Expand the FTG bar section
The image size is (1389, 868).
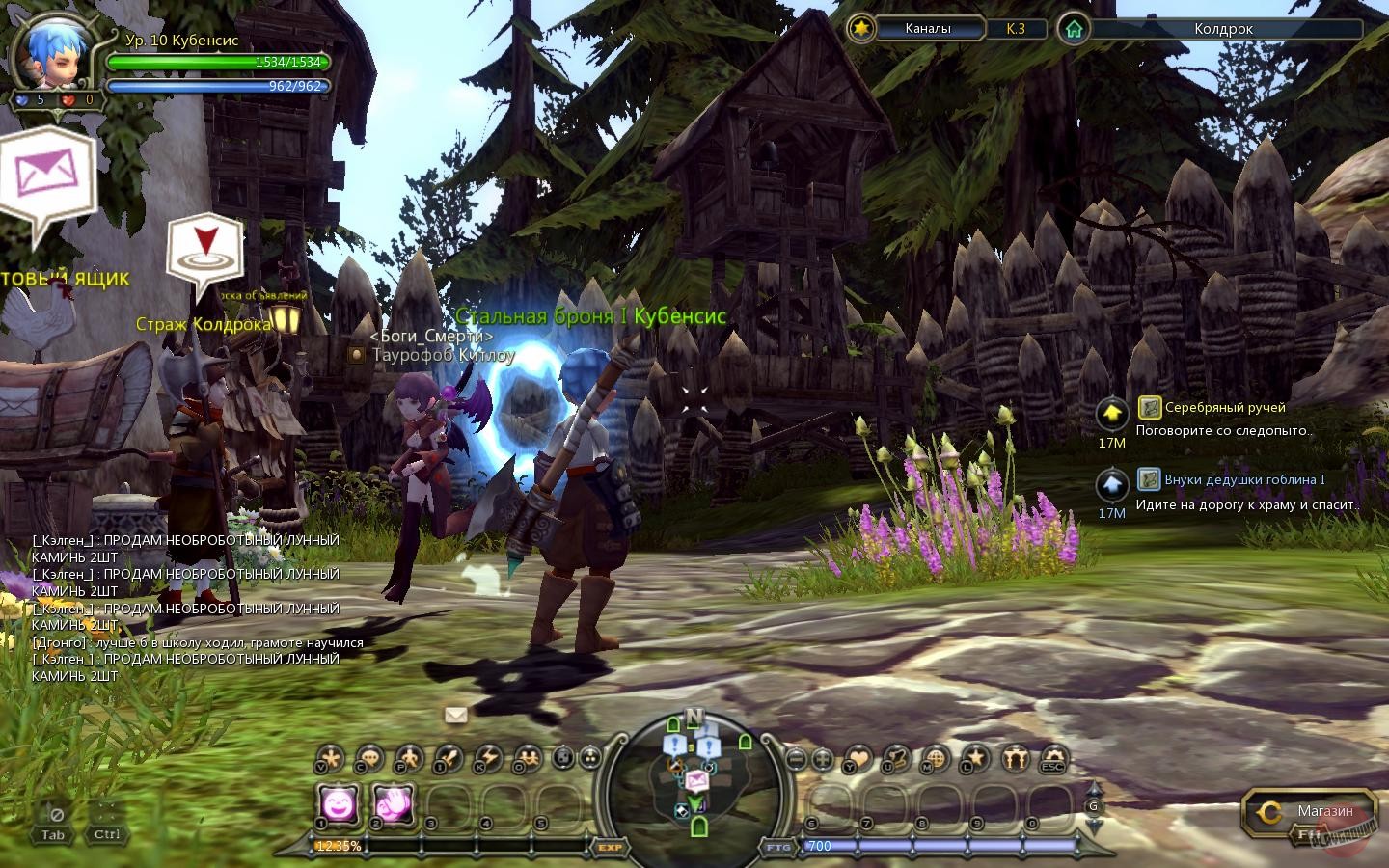tap(776, 848)
